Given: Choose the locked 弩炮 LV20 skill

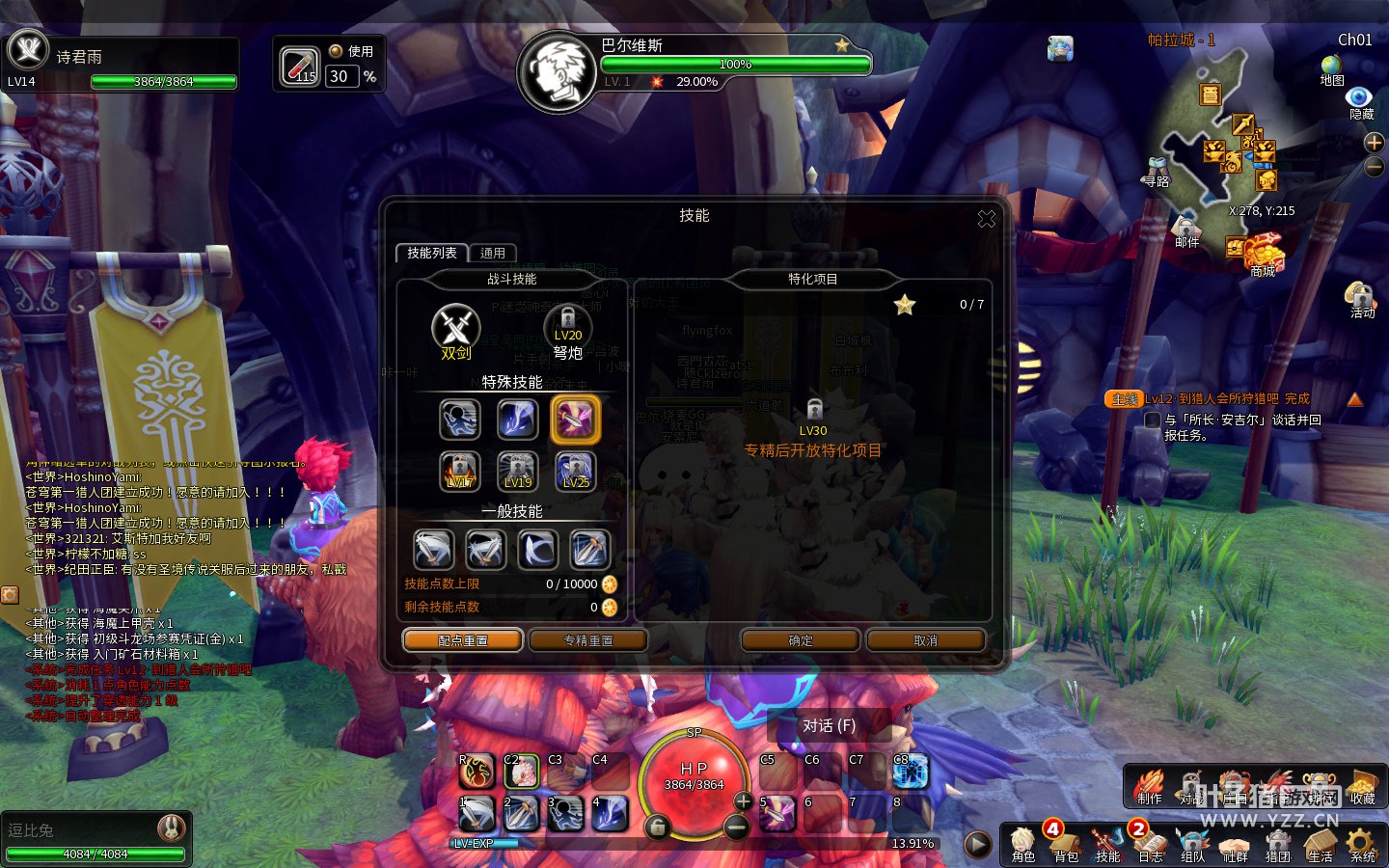Looking at the screenshot, I should 568,328.
